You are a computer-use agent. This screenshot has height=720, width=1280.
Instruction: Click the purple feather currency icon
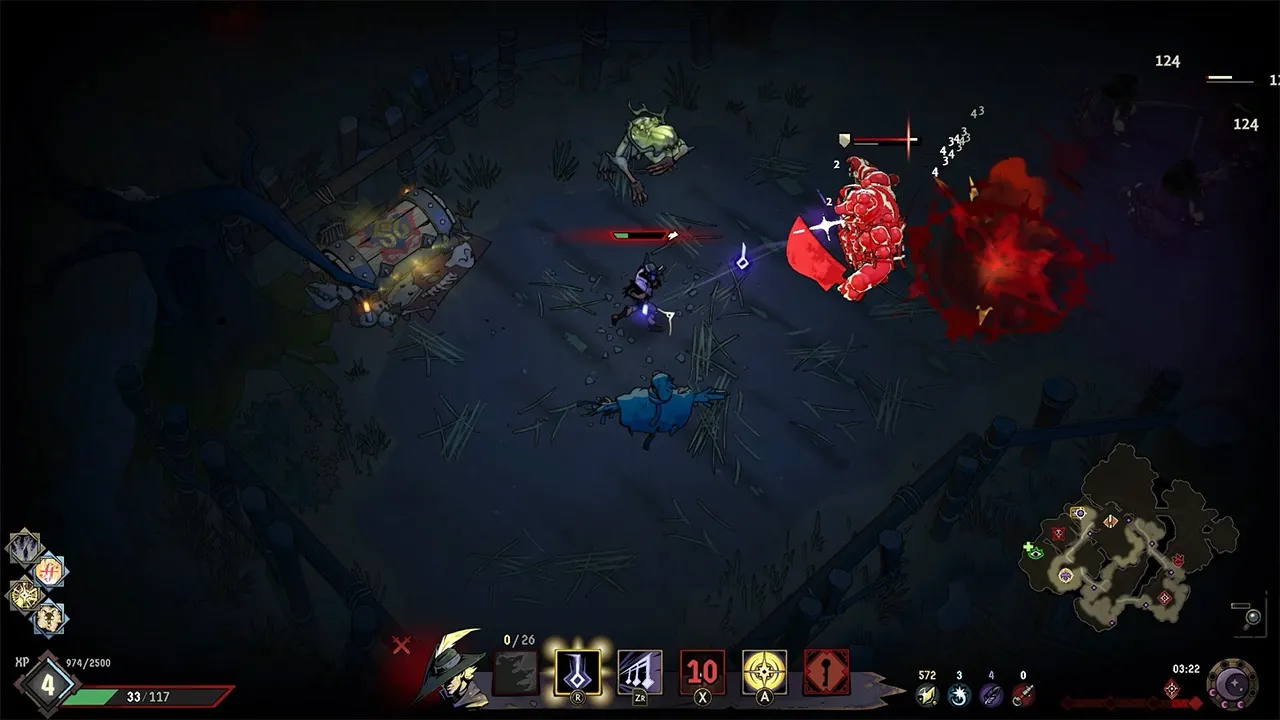(991, 694)
